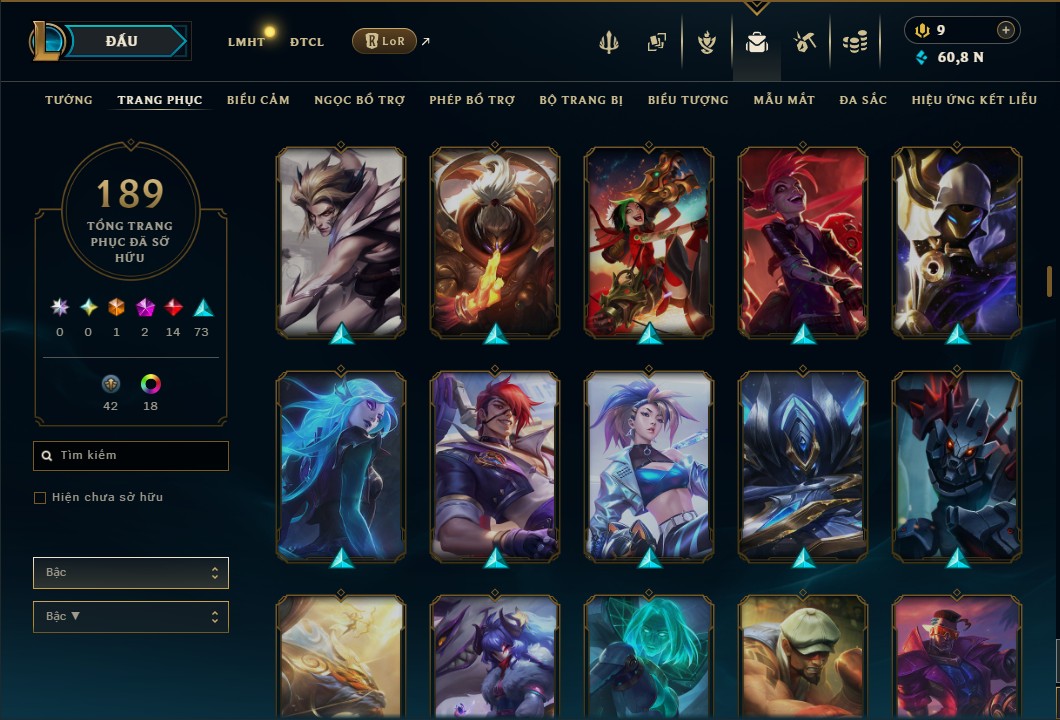Click the plus button to buy RP
Image resolution: width=1060 pixels, height=720 pixels.
(x=1006, y=31)
